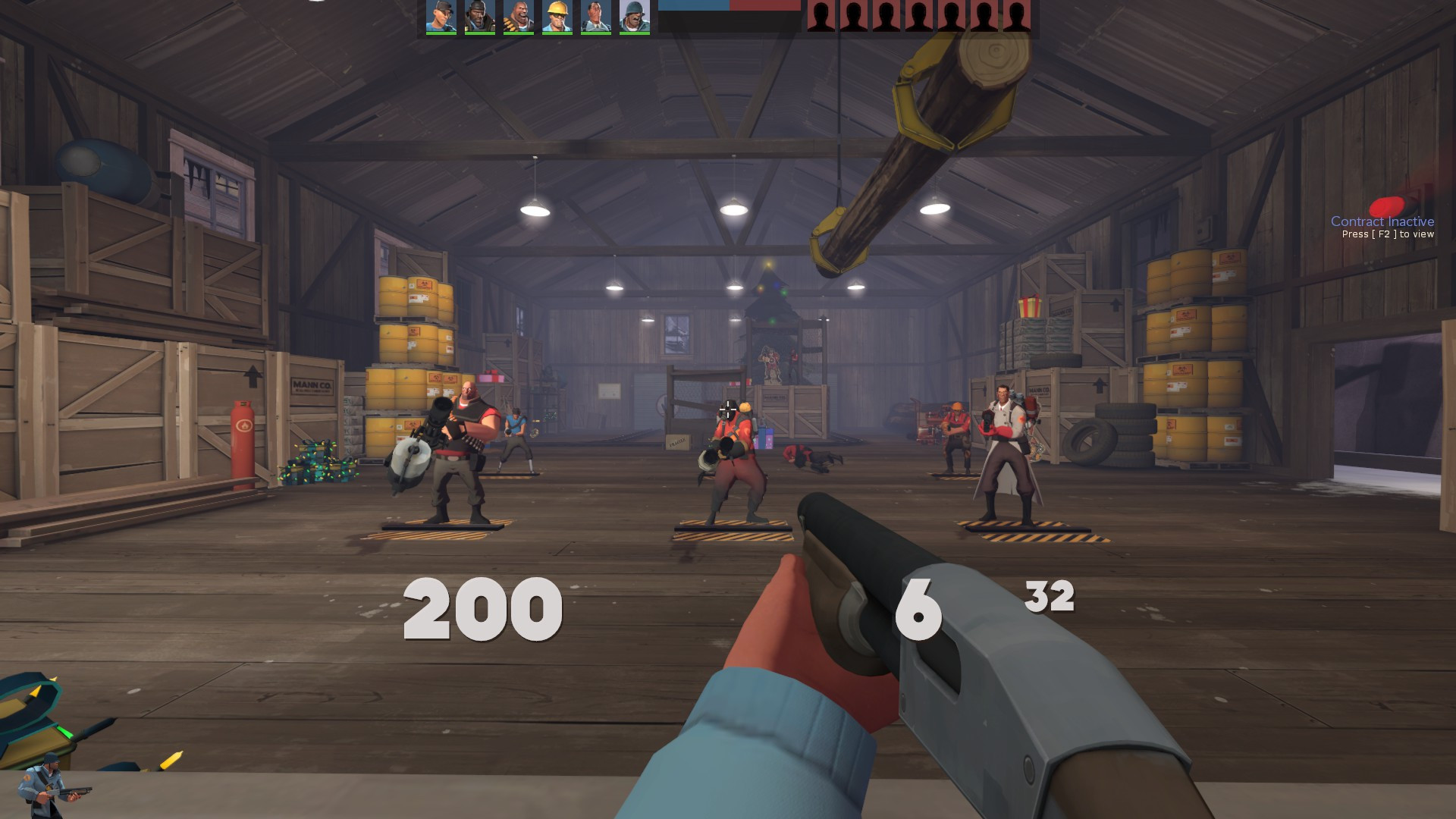Select the Soldier portrait with the helmet
Viewport: 1456px width, 819px height.
(635, 15)
